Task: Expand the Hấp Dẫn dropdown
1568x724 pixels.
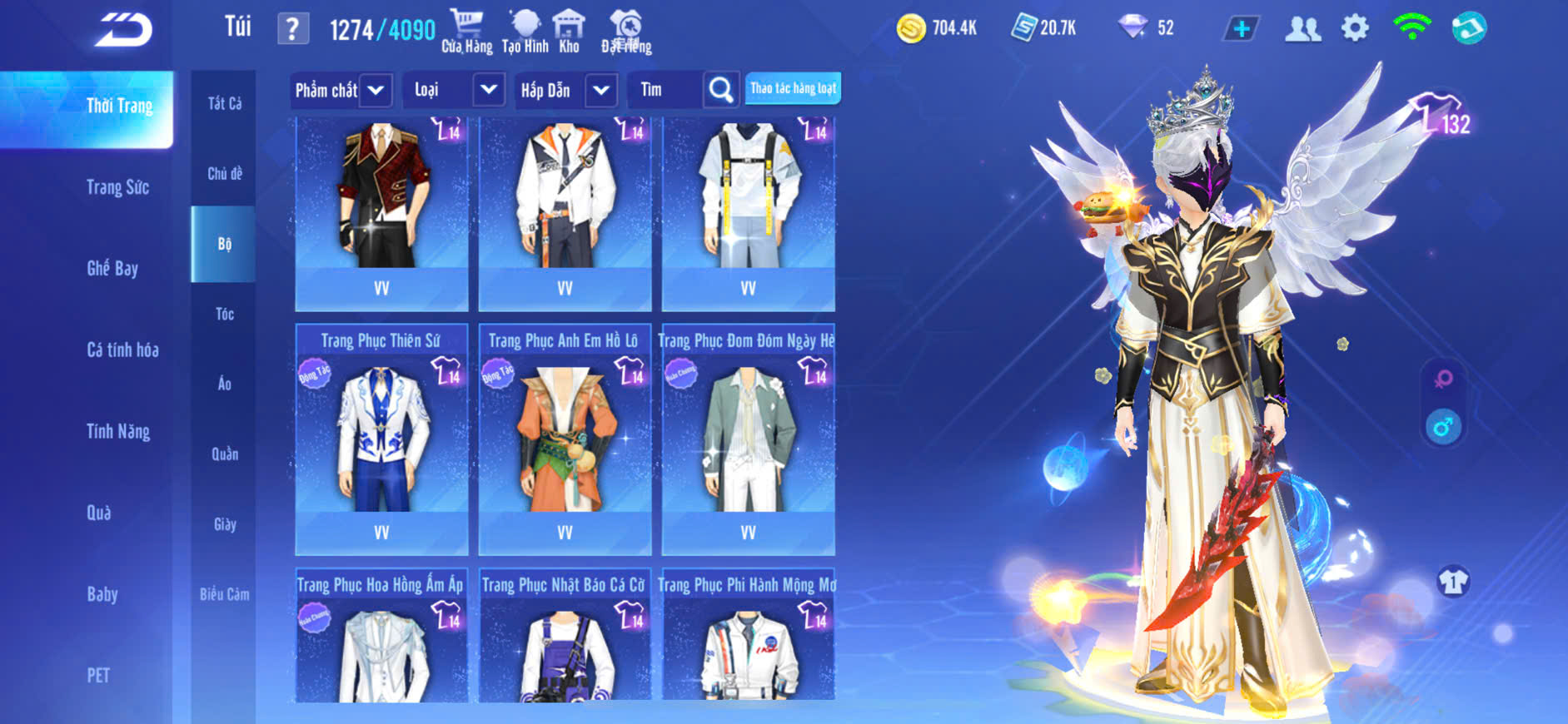Action: [x=601, y=90]
